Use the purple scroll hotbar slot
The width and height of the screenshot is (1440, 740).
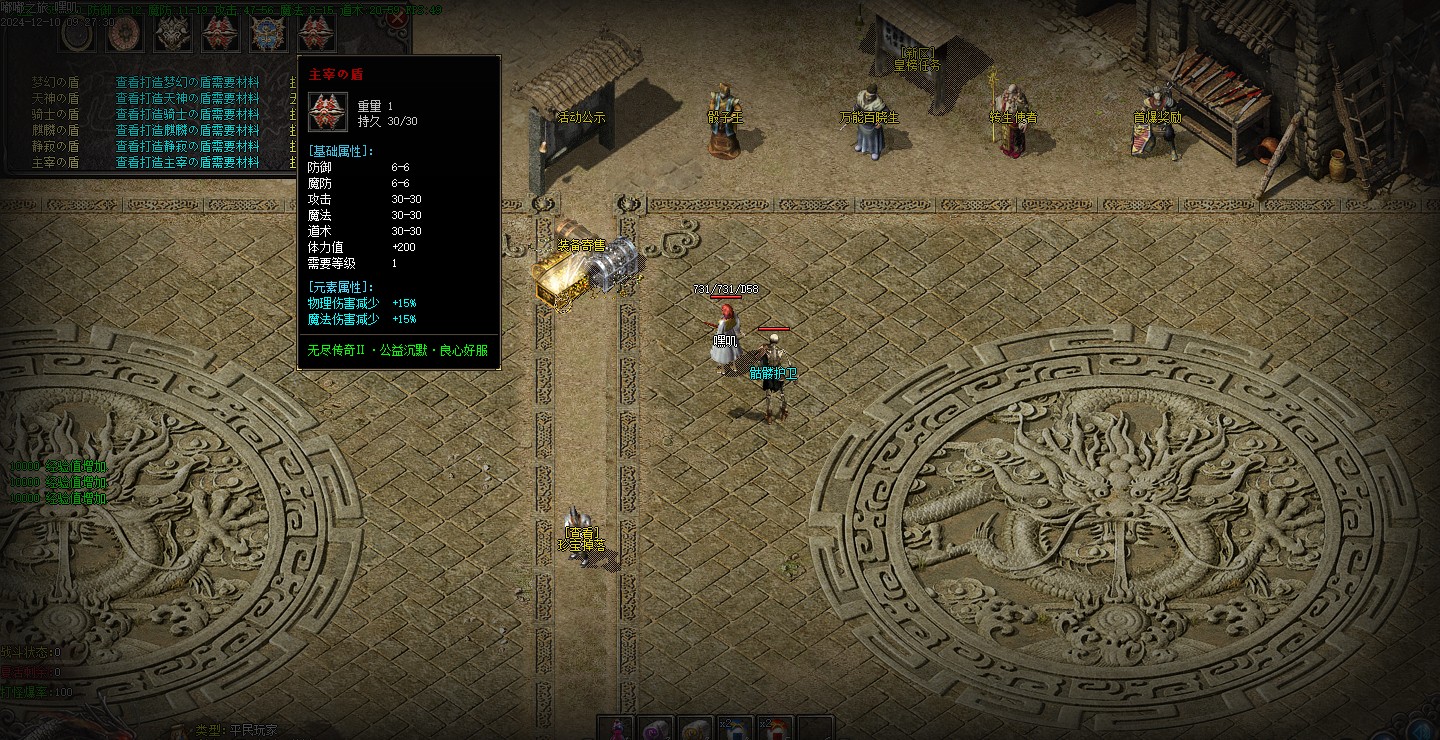pos(656,729)
